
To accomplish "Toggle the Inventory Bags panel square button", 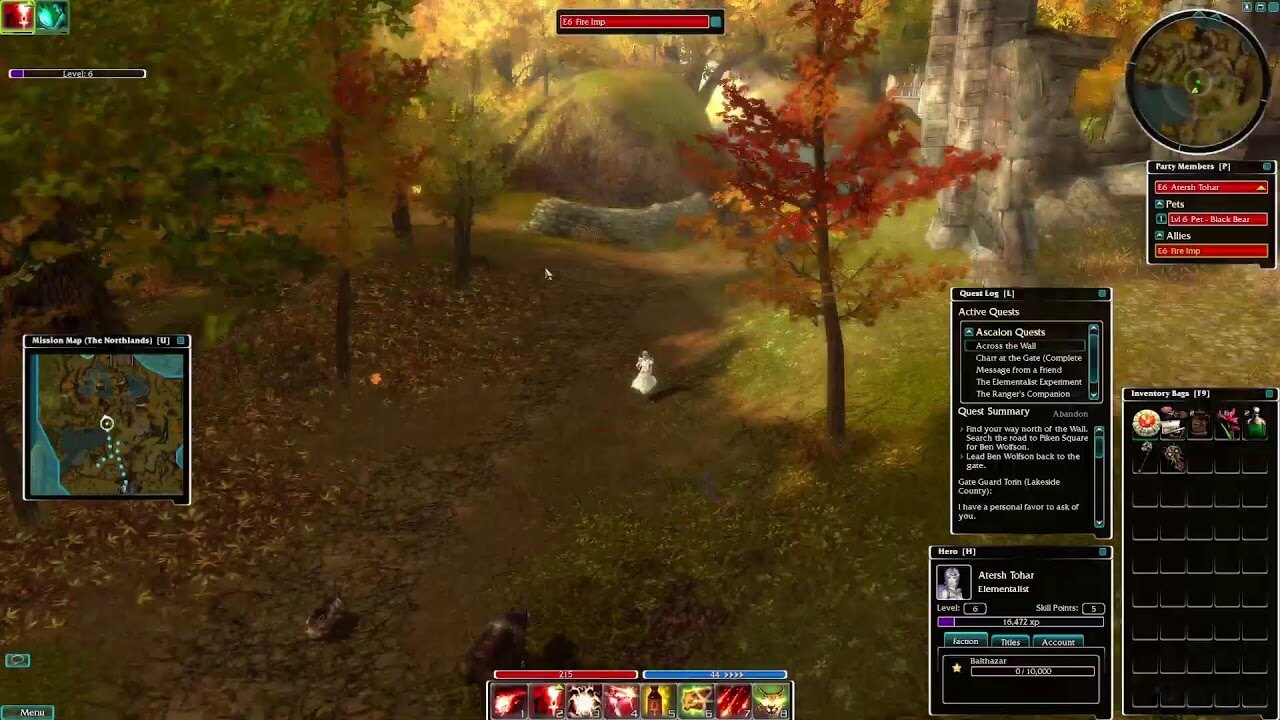I will click(x=1268, y=393).
